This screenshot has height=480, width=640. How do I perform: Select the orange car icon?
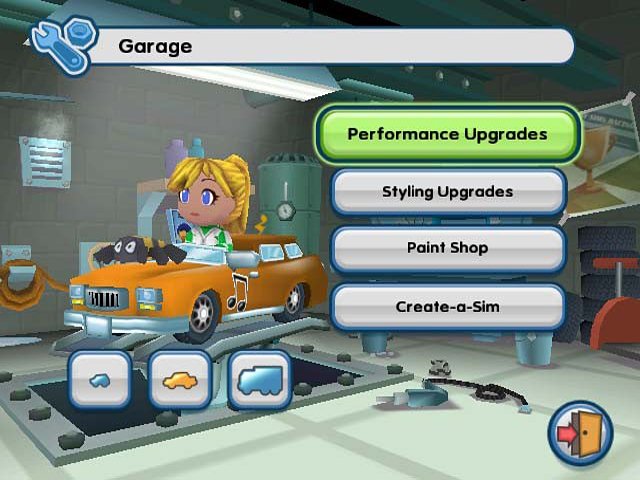180,380
